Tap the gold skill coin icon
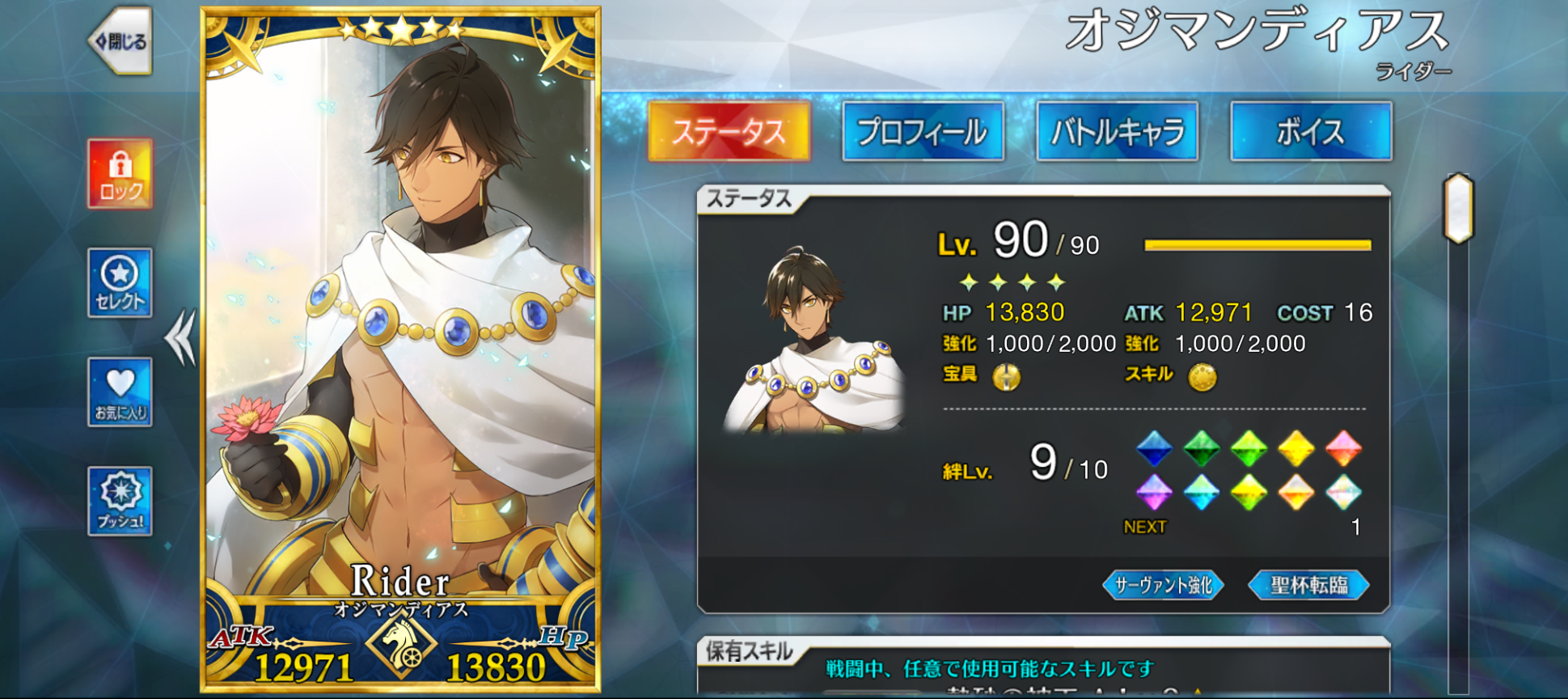 (1202, 377)
